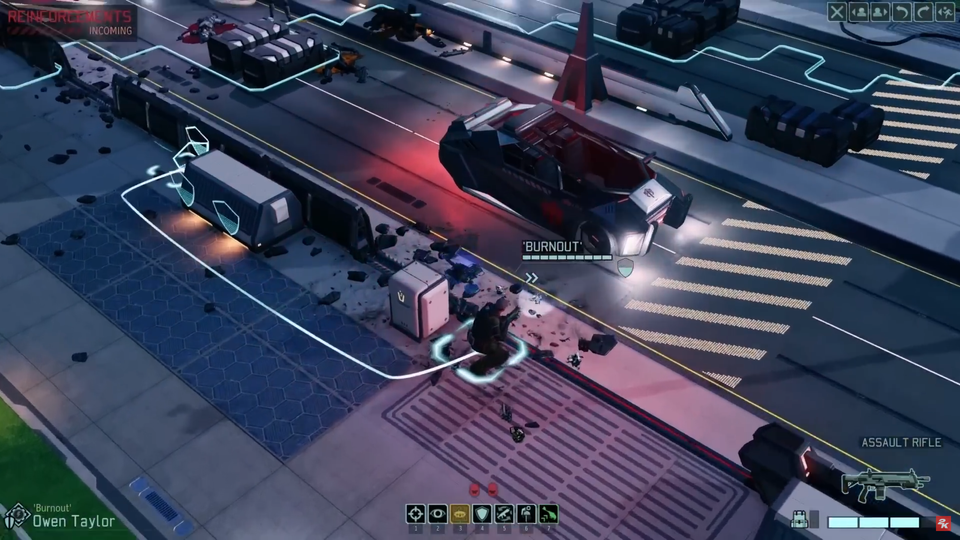Switch to the next soldier
The width and height of the screenshot is (960, 540).
(x=880, y=12)
